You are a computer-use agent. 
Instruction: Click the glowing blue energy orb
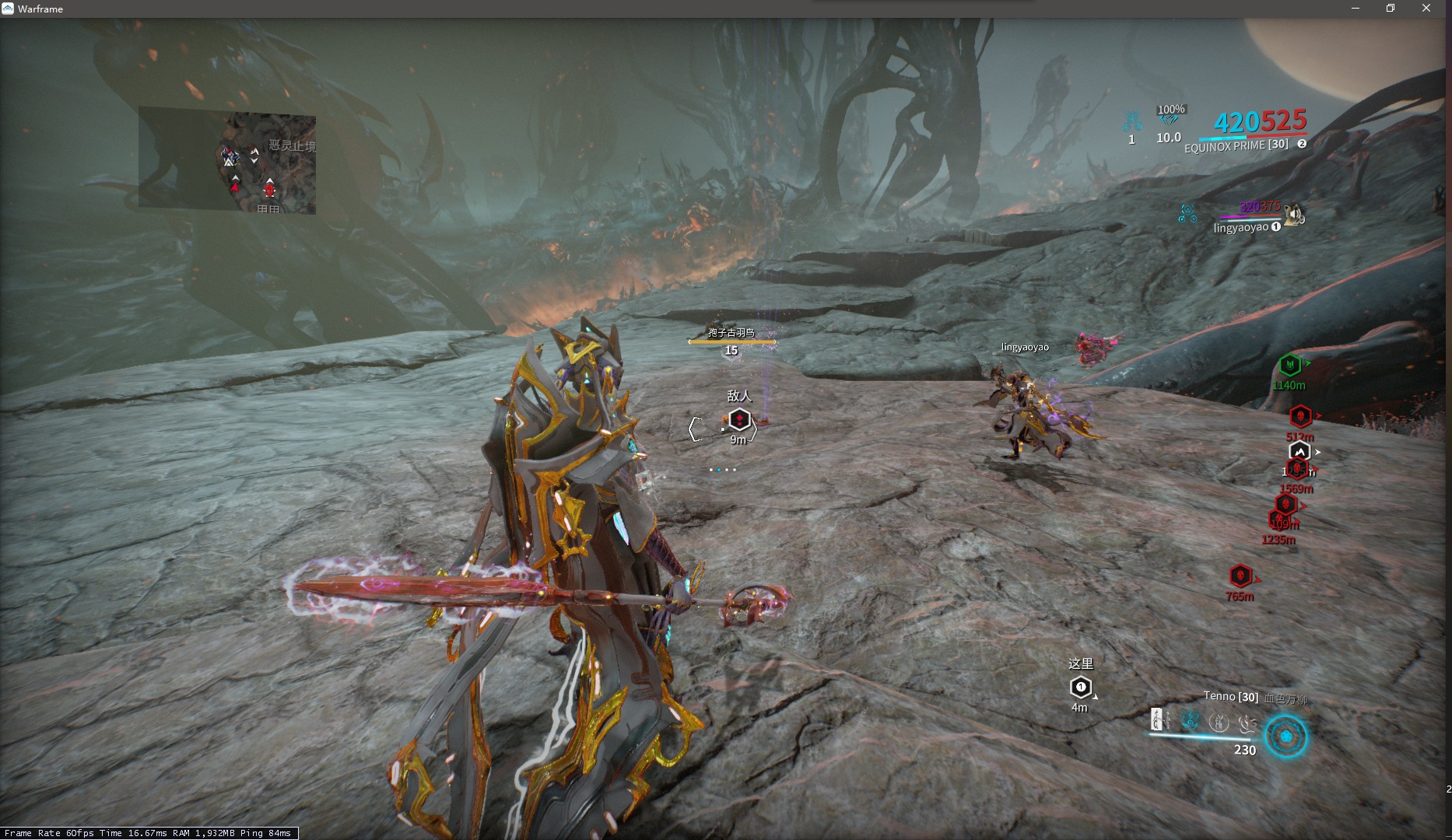coord(1285,737)
